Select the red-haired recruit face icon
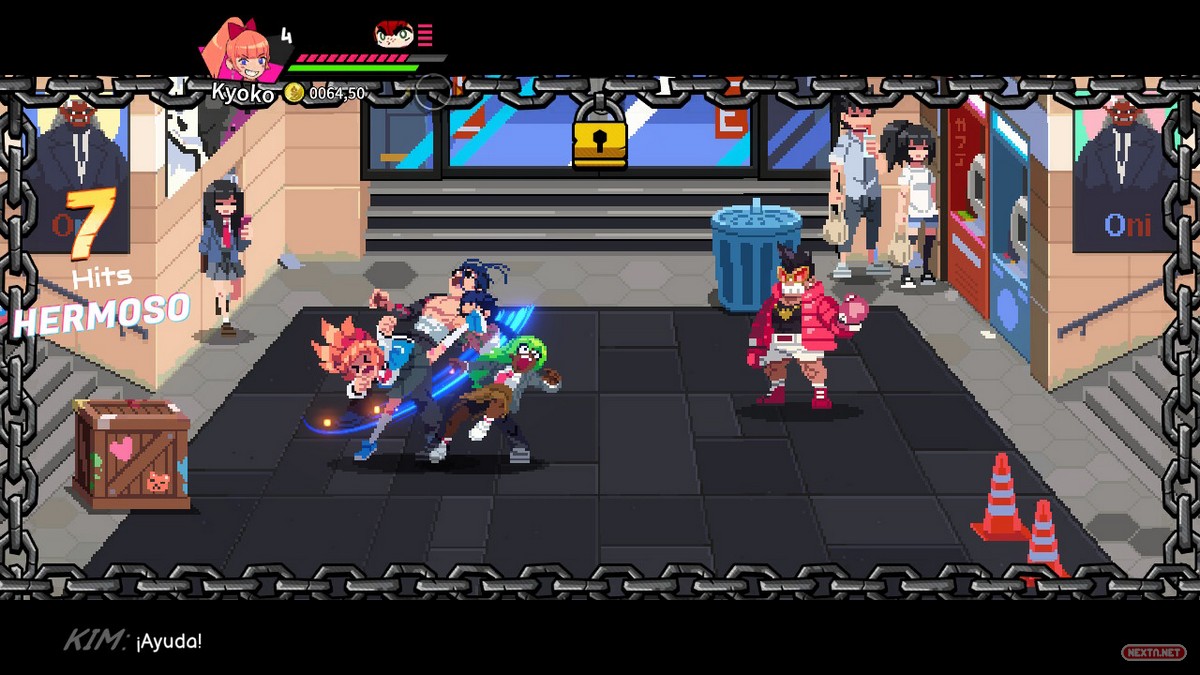1200x675 pixels. tap(394, 36)
